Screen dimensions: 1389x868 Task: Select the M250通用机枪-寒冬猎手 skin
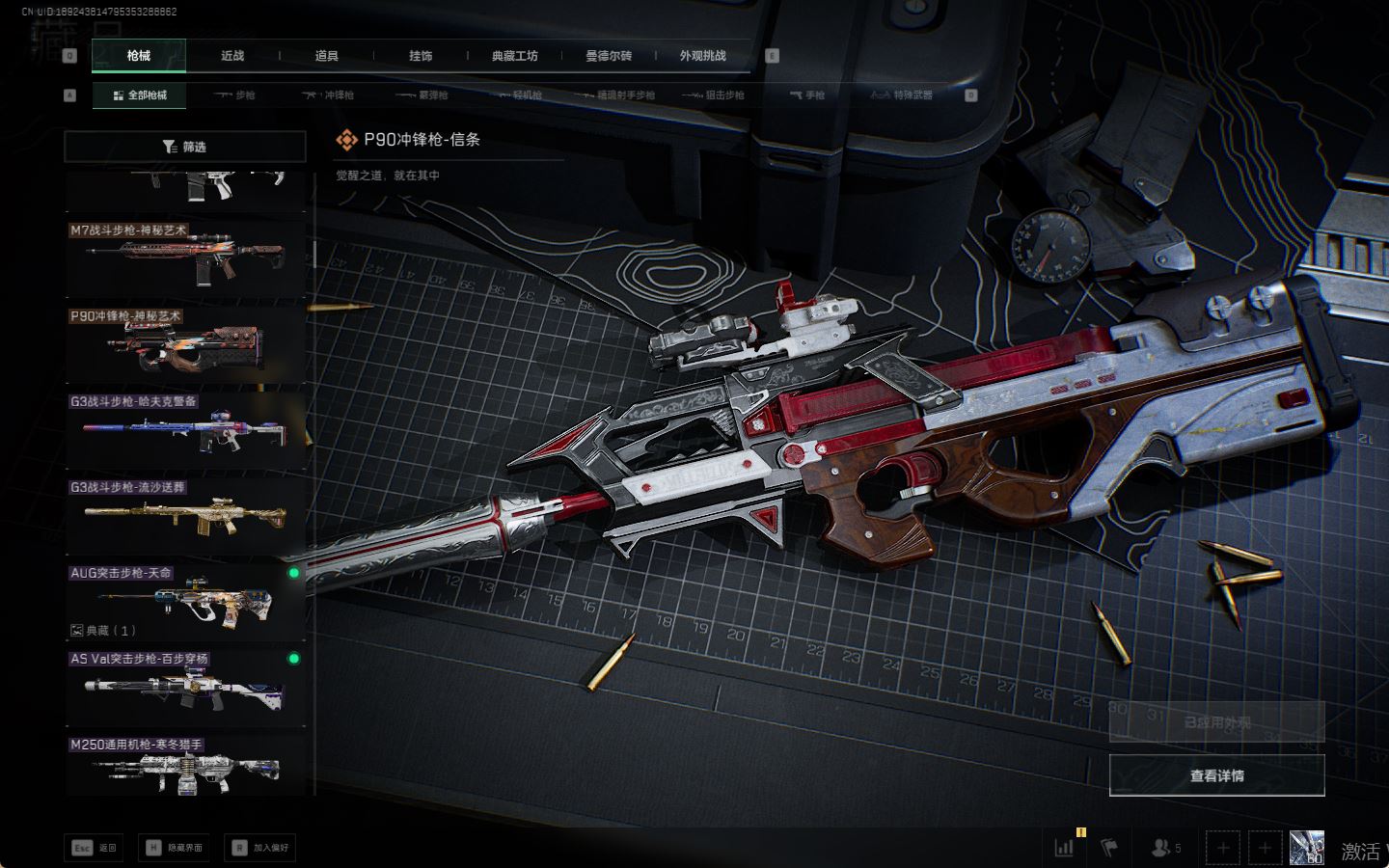click(184, 767)
